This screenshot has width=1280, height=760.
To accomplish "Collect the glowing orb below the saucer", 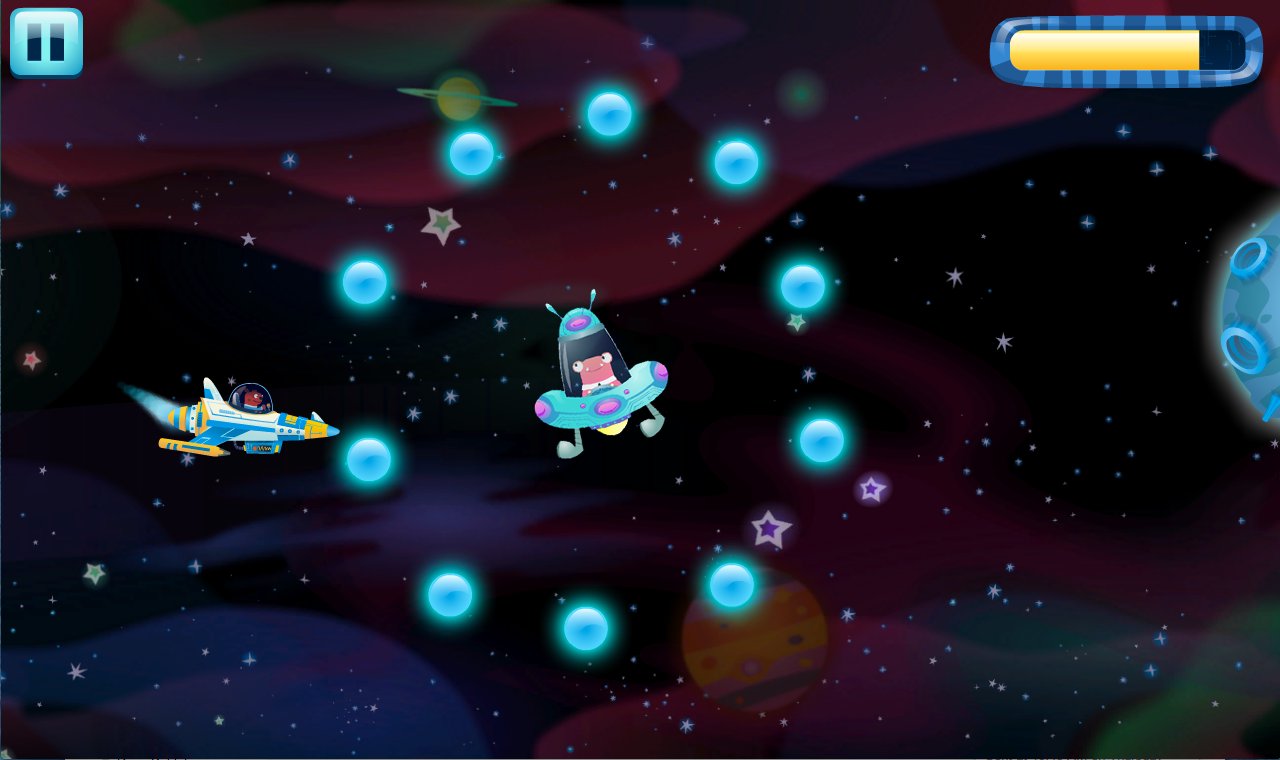I will [x=587, y=627].
